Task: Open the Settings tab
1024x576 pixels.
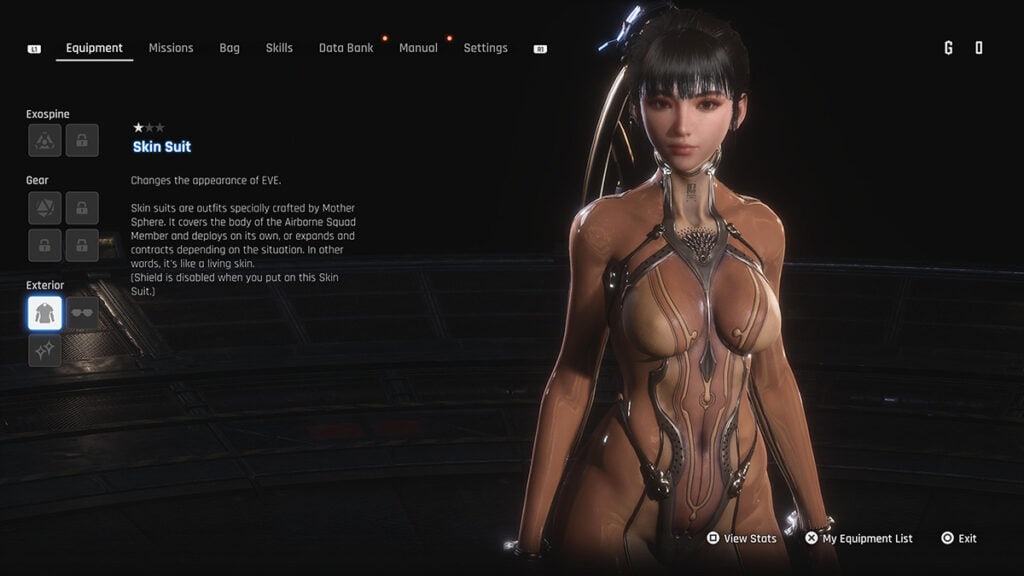Action: point(485,48)
